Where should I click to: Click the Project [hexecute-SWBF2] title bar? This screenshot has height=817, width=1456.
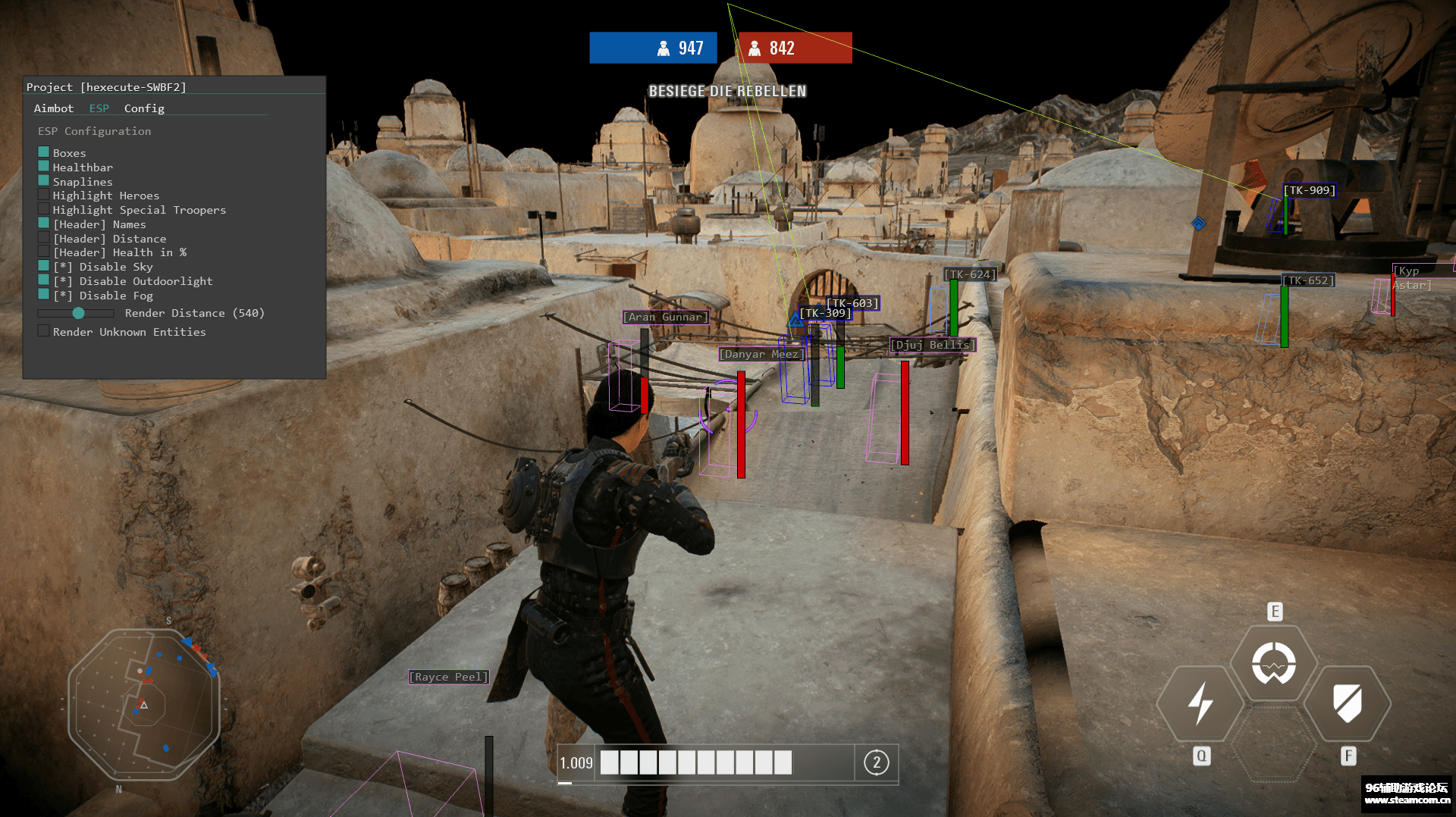[106, 86]
